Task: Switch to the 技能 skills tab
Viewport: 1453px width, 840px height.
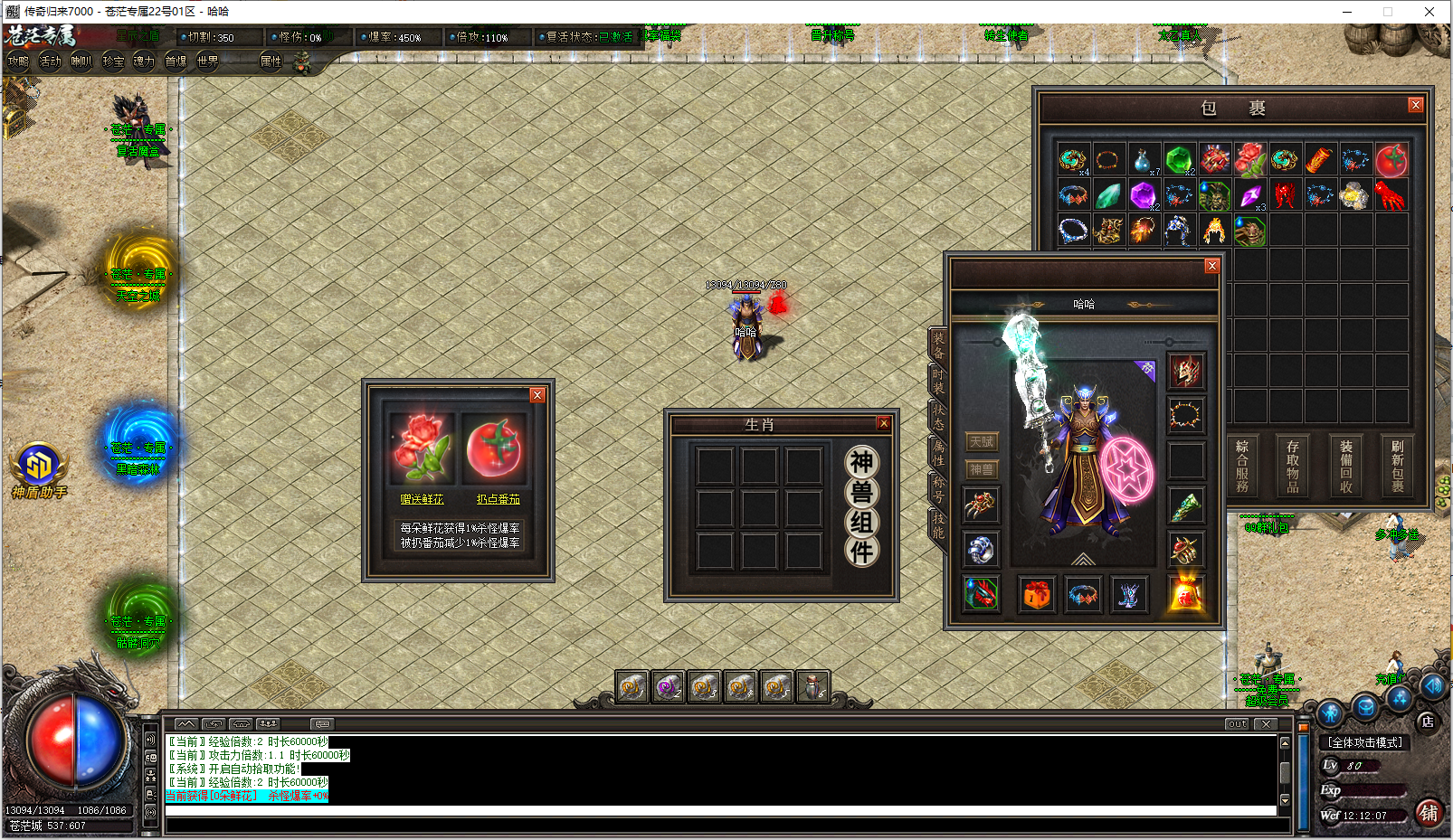Action: click(x=938, y=525)
